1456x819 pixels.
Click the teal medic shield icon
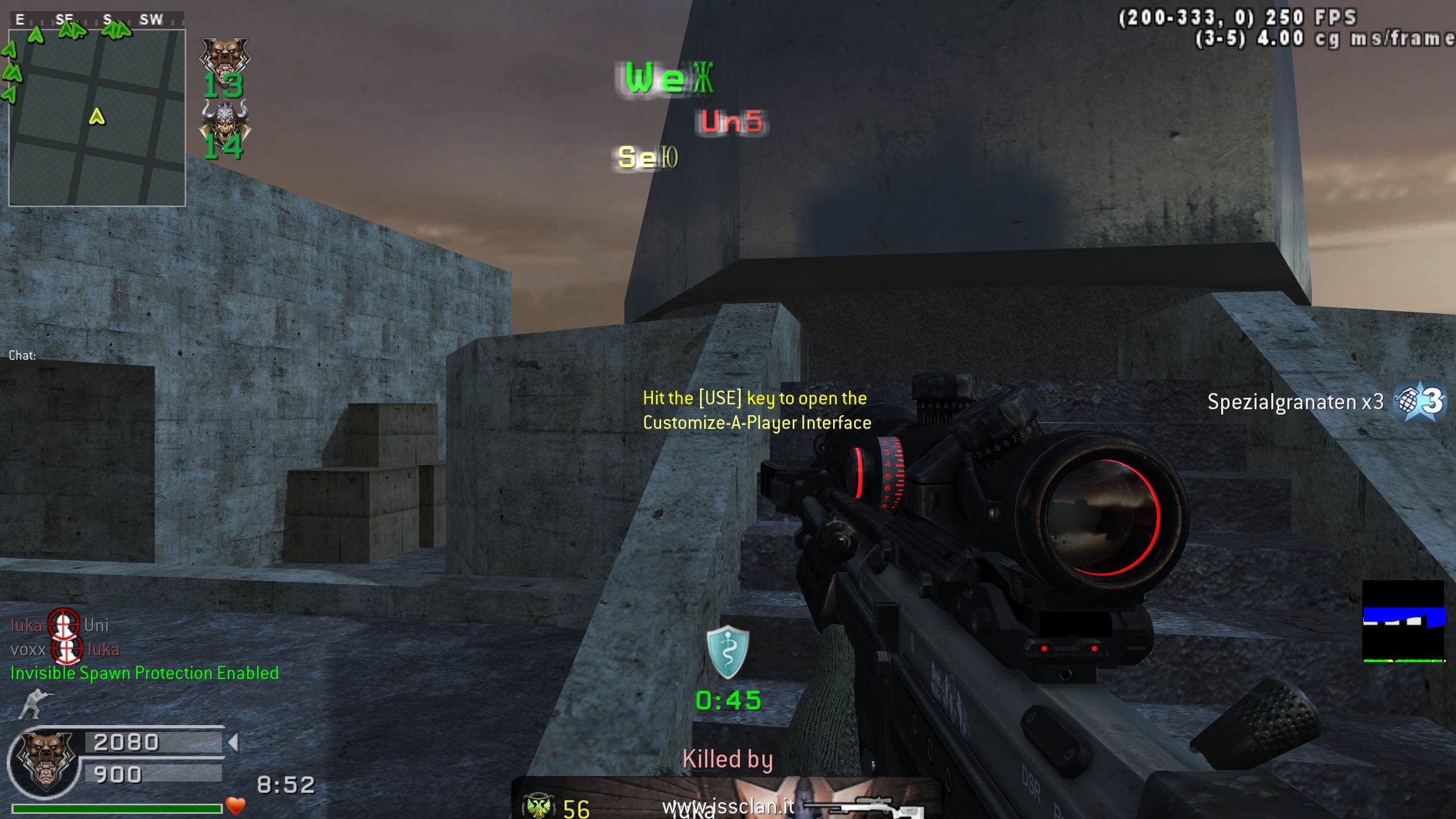tap(727, 653)
